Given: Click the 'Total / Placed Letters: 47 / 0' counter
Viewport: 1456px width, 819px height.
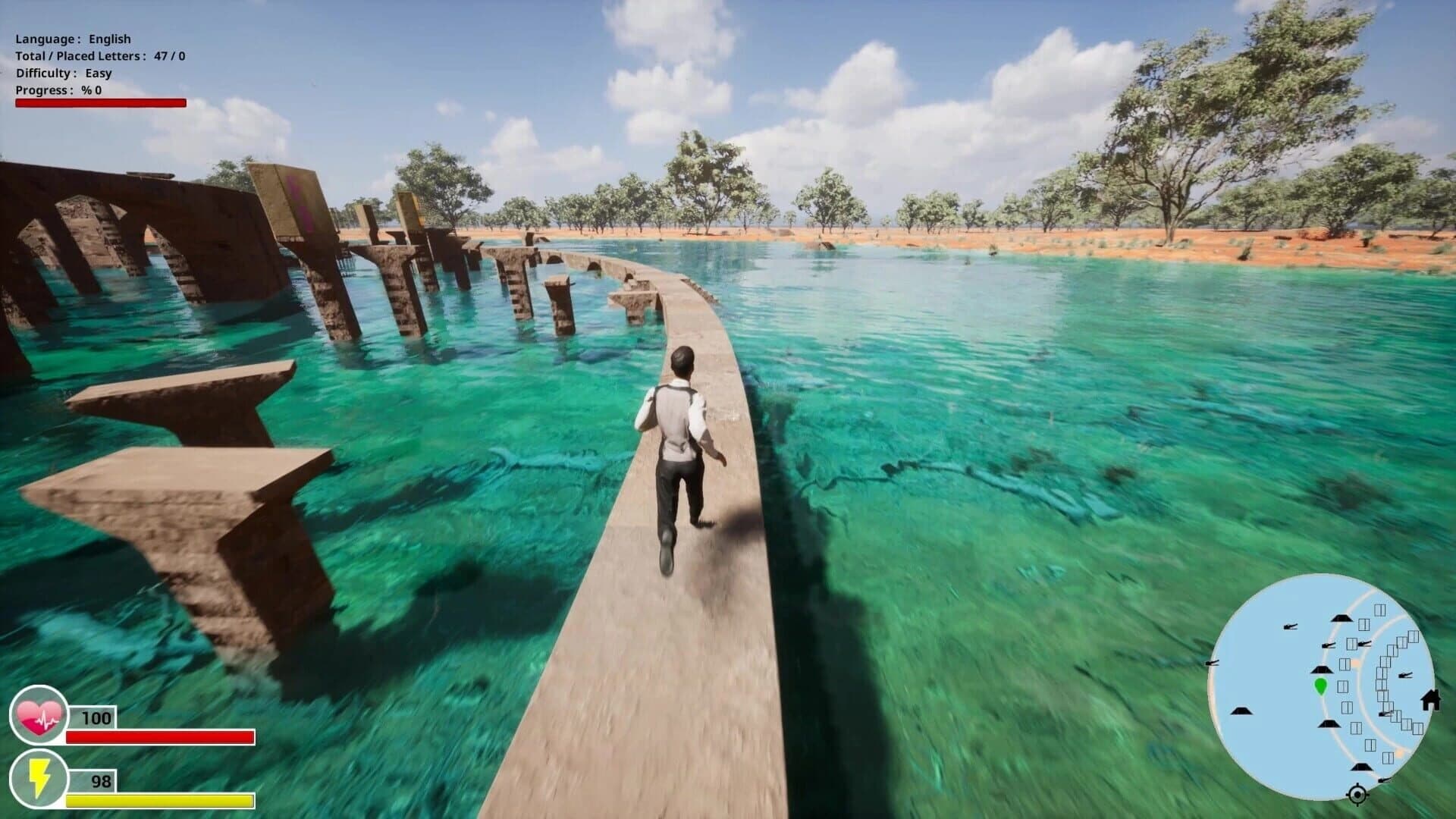Looking at the screenshot, I should coord(100,55).
